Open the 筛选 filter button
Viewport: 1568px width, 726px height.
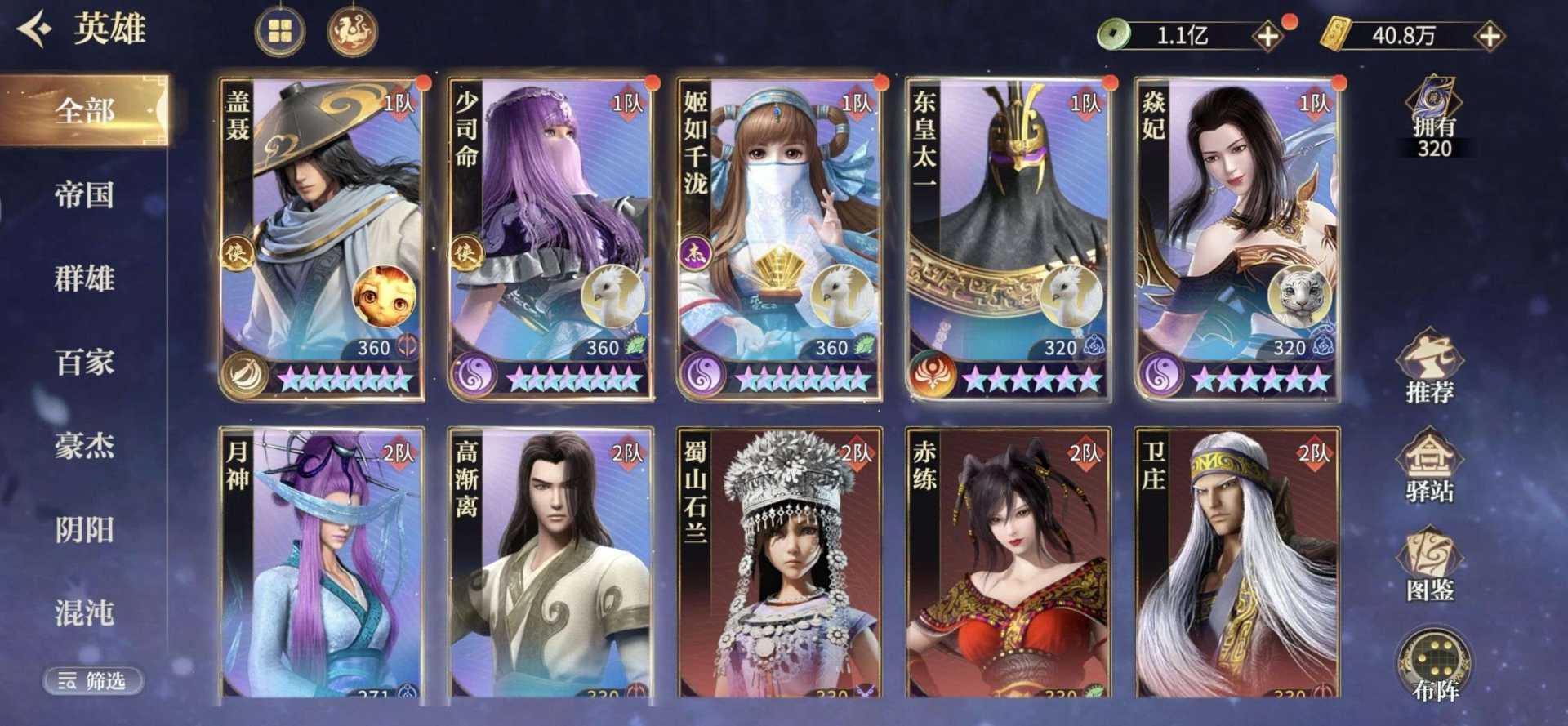(93, 680)
